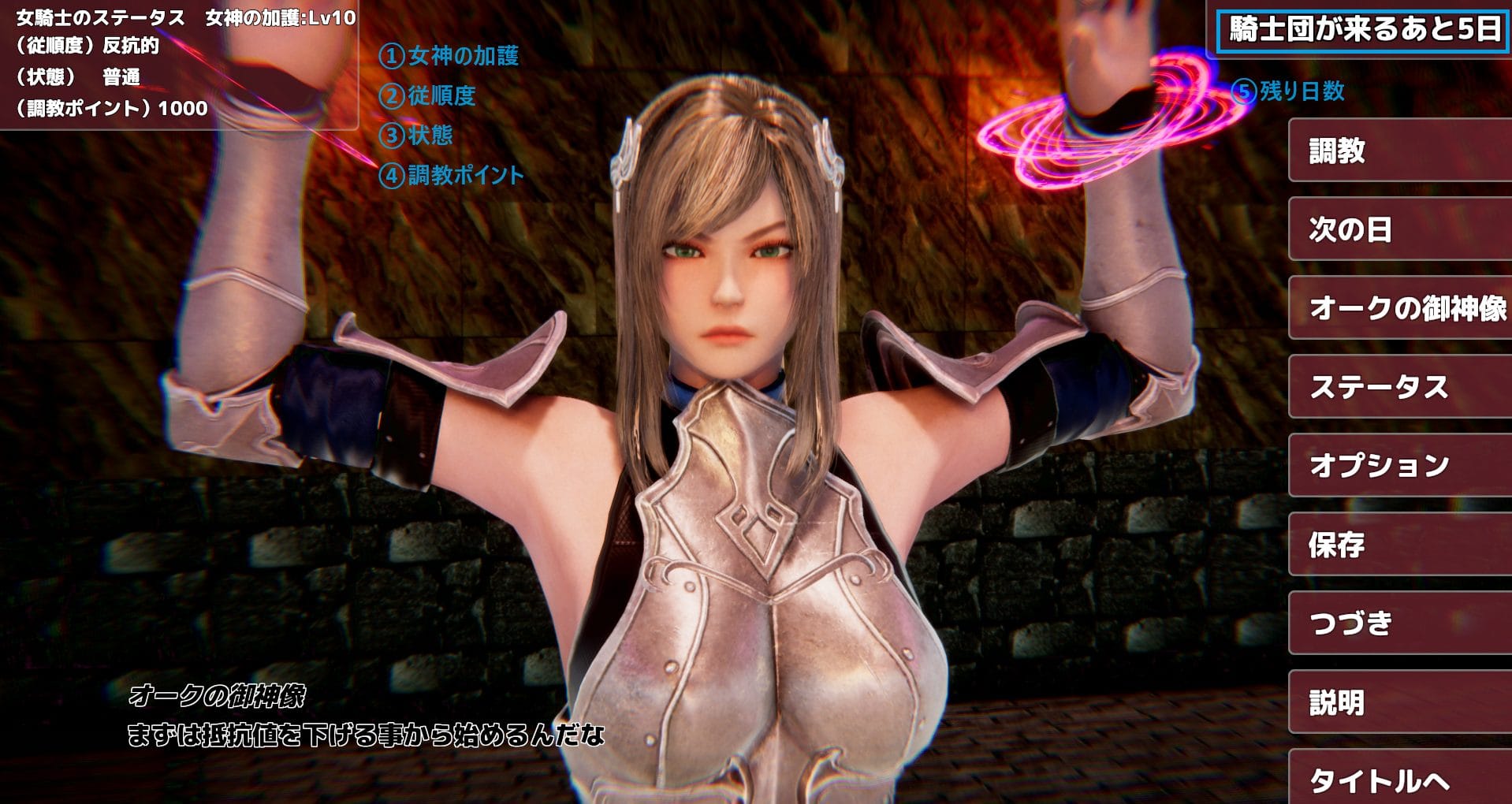This screenshot has width=1512, height=804.
Task: Open the ステータス screen
Action: point(1399,387)
